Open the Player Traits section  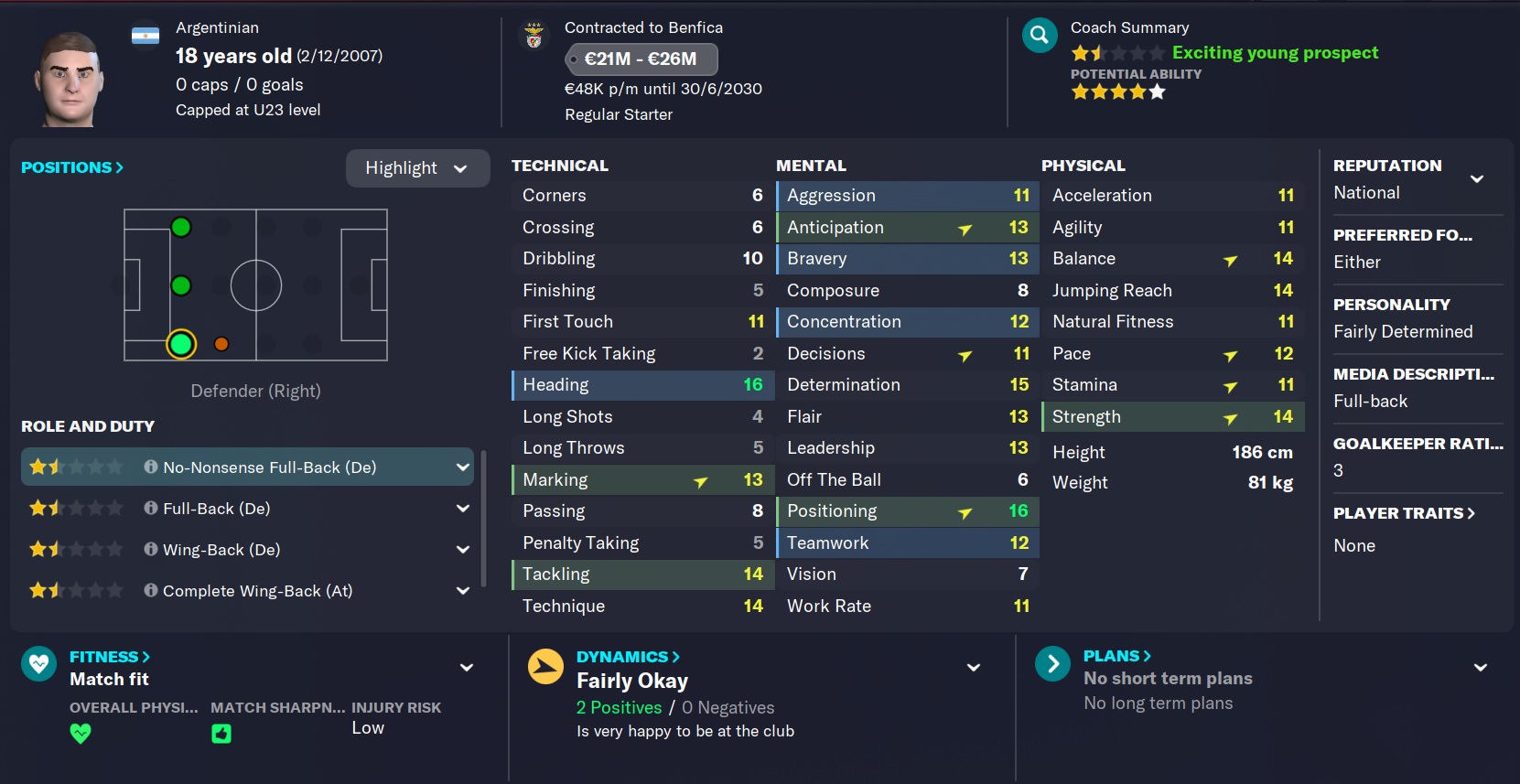1403,513
